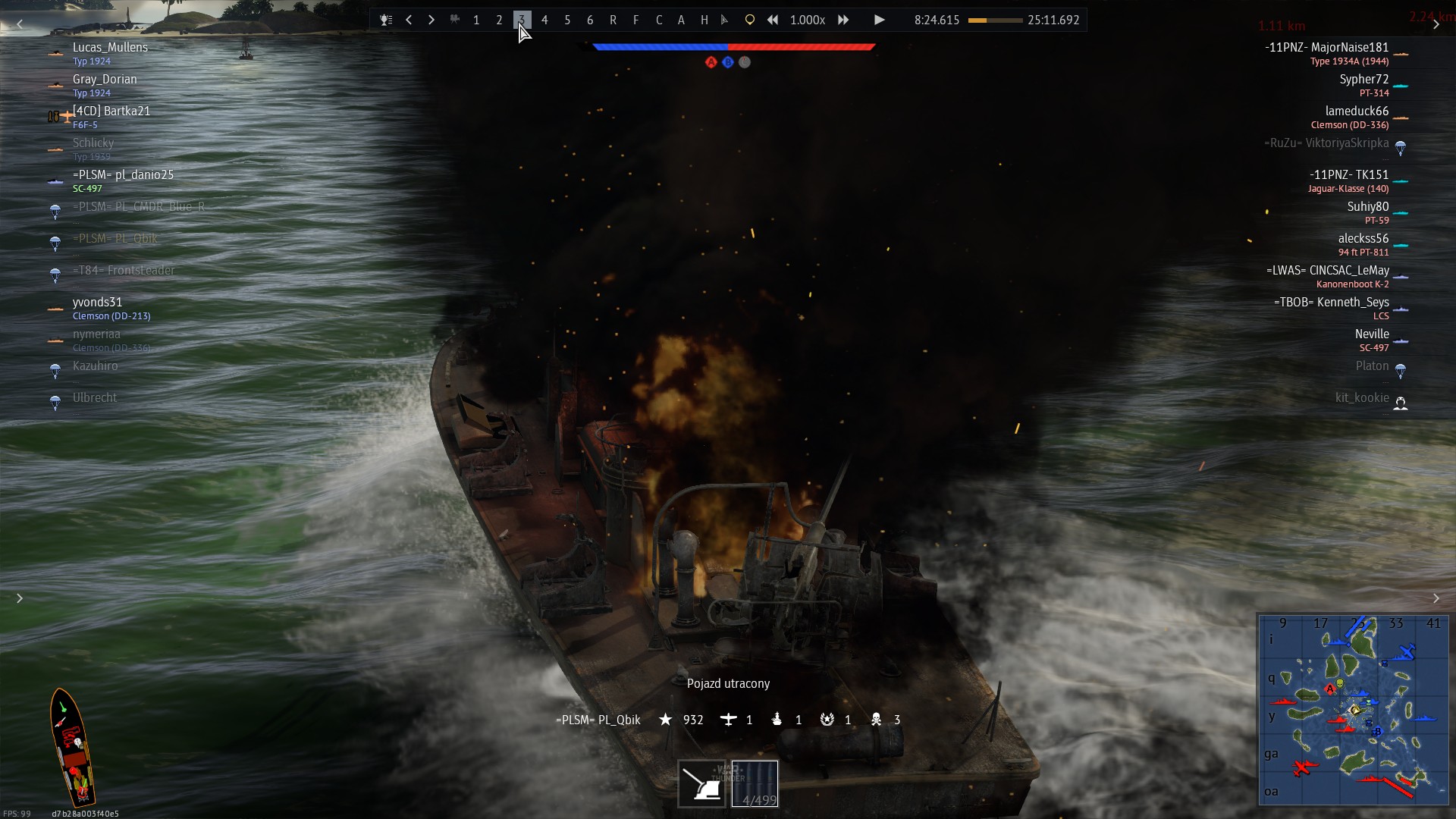
Task: Select the gun turret weapon icon
Action: pyautogui.click(x=701, y=784)
